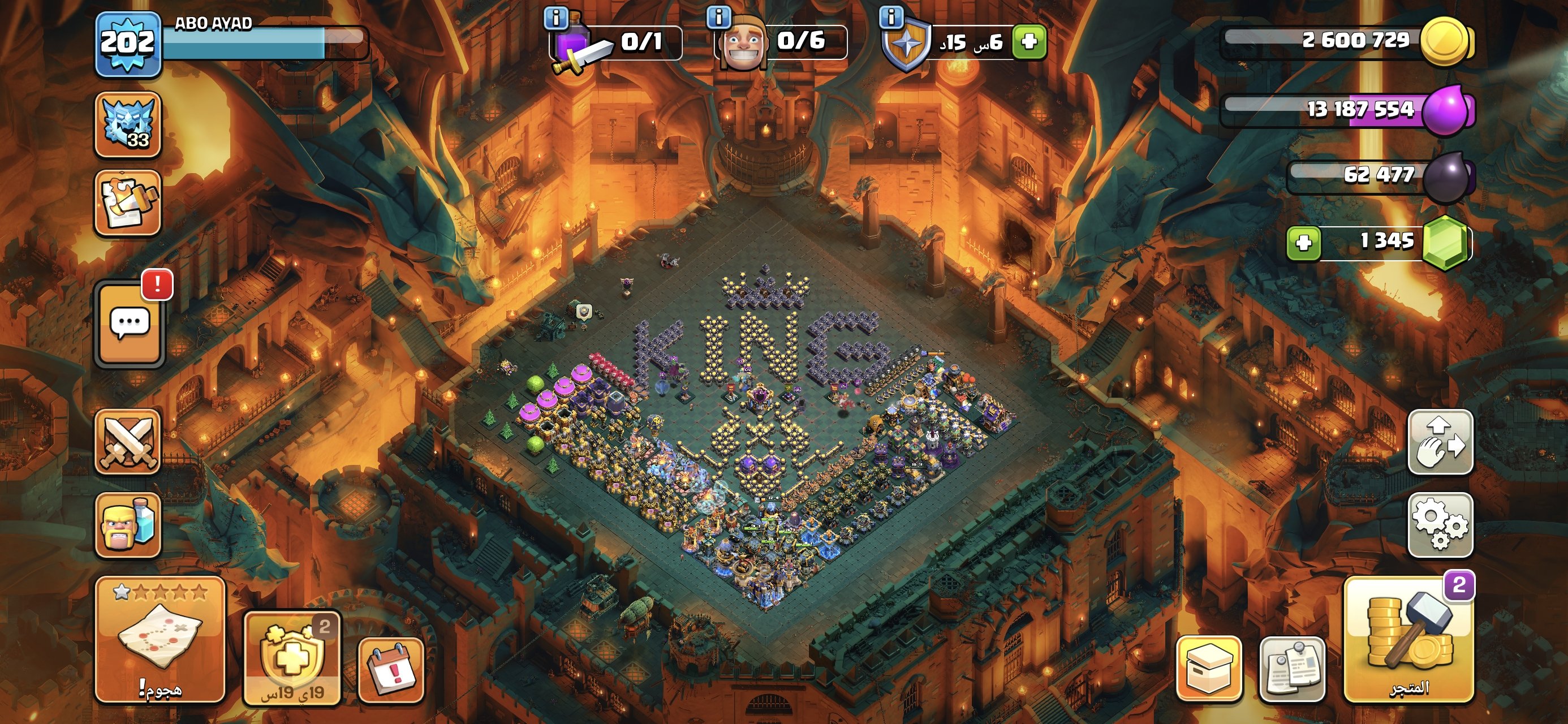Open the barbarian army training menu

128,525
